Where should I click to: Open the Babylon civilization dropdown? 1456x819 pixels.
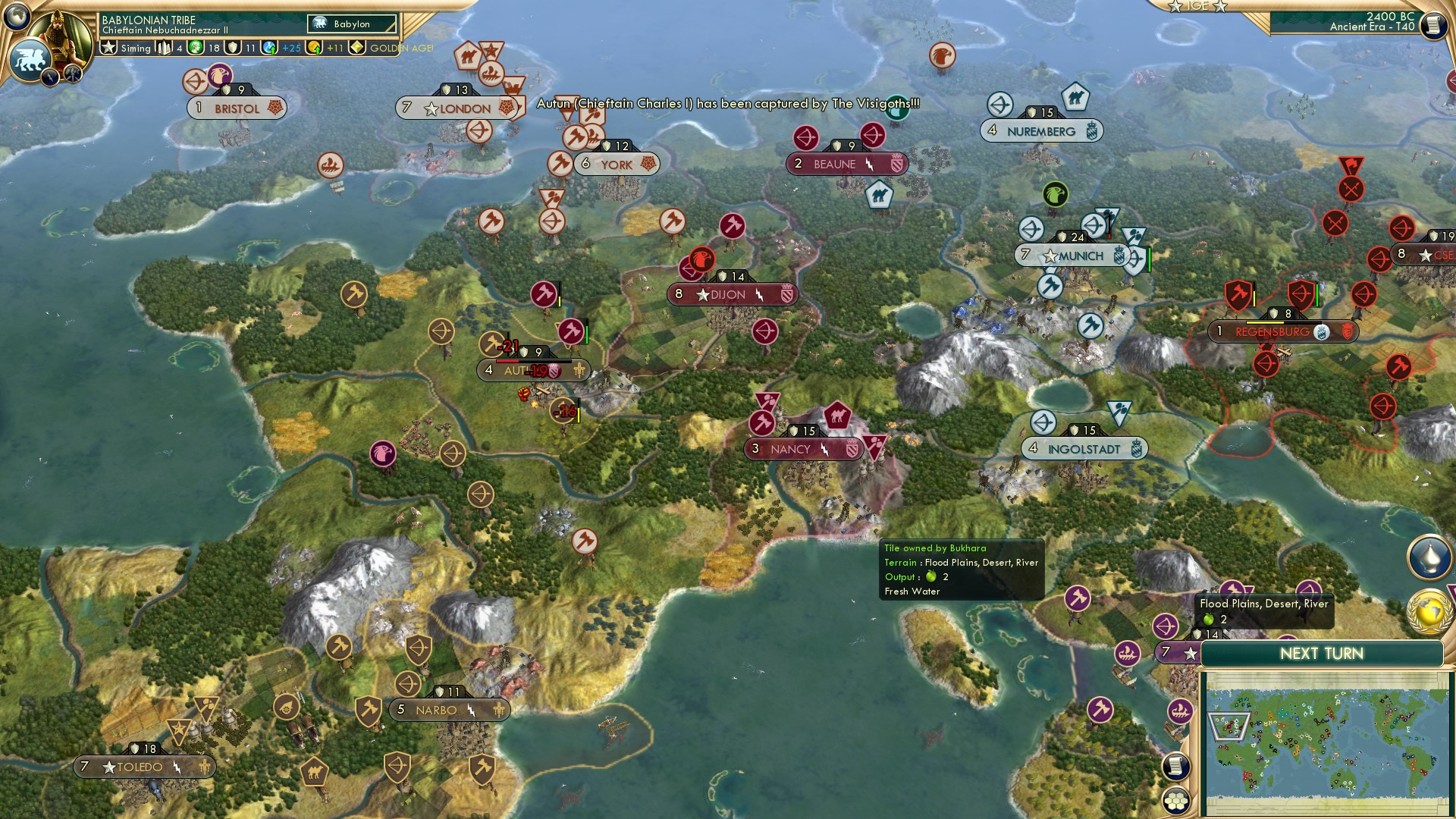tap(350, 24)
